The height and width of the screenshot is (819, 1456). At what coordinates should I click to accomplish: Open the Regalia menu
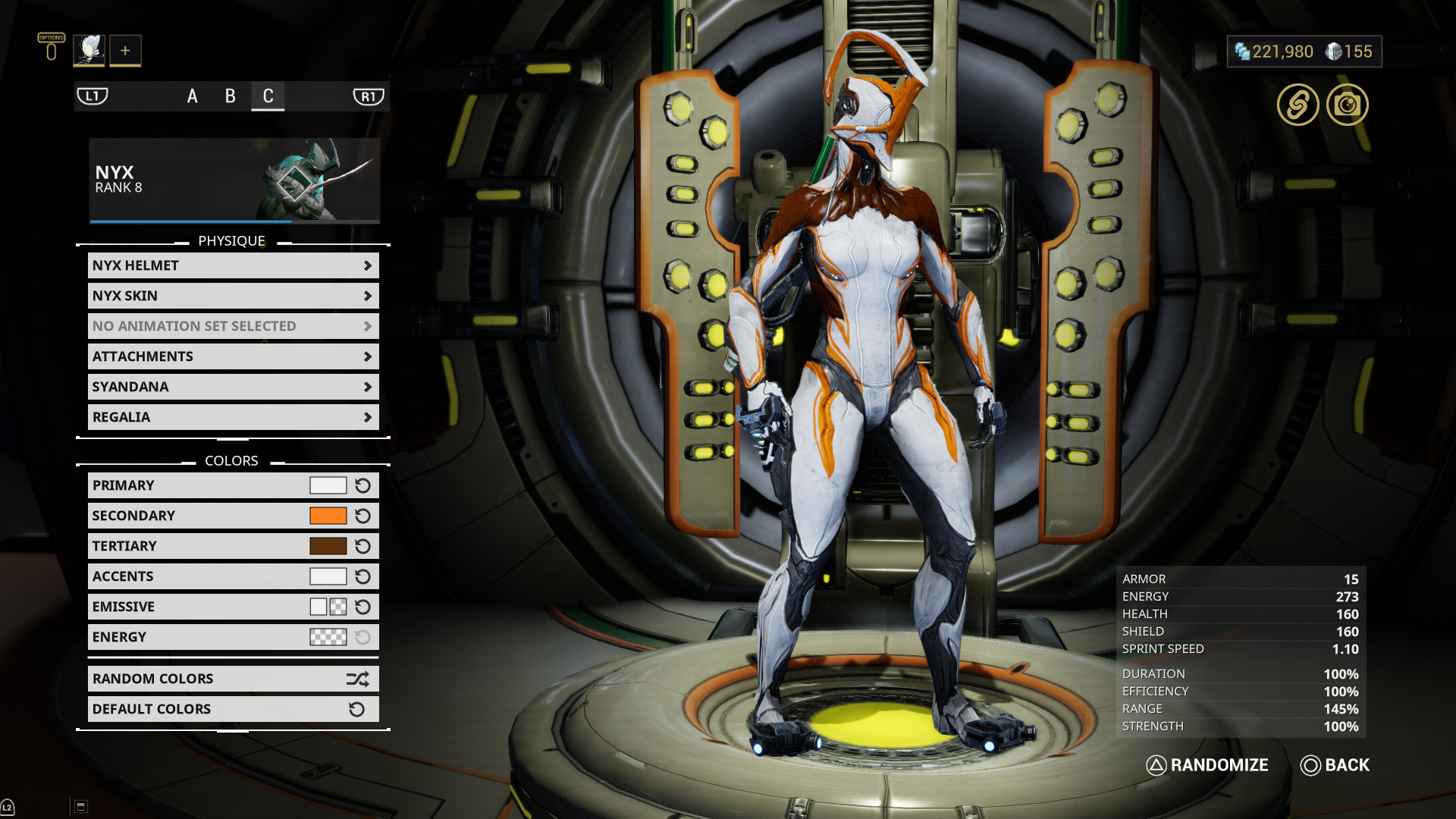[x=233, y=417]
